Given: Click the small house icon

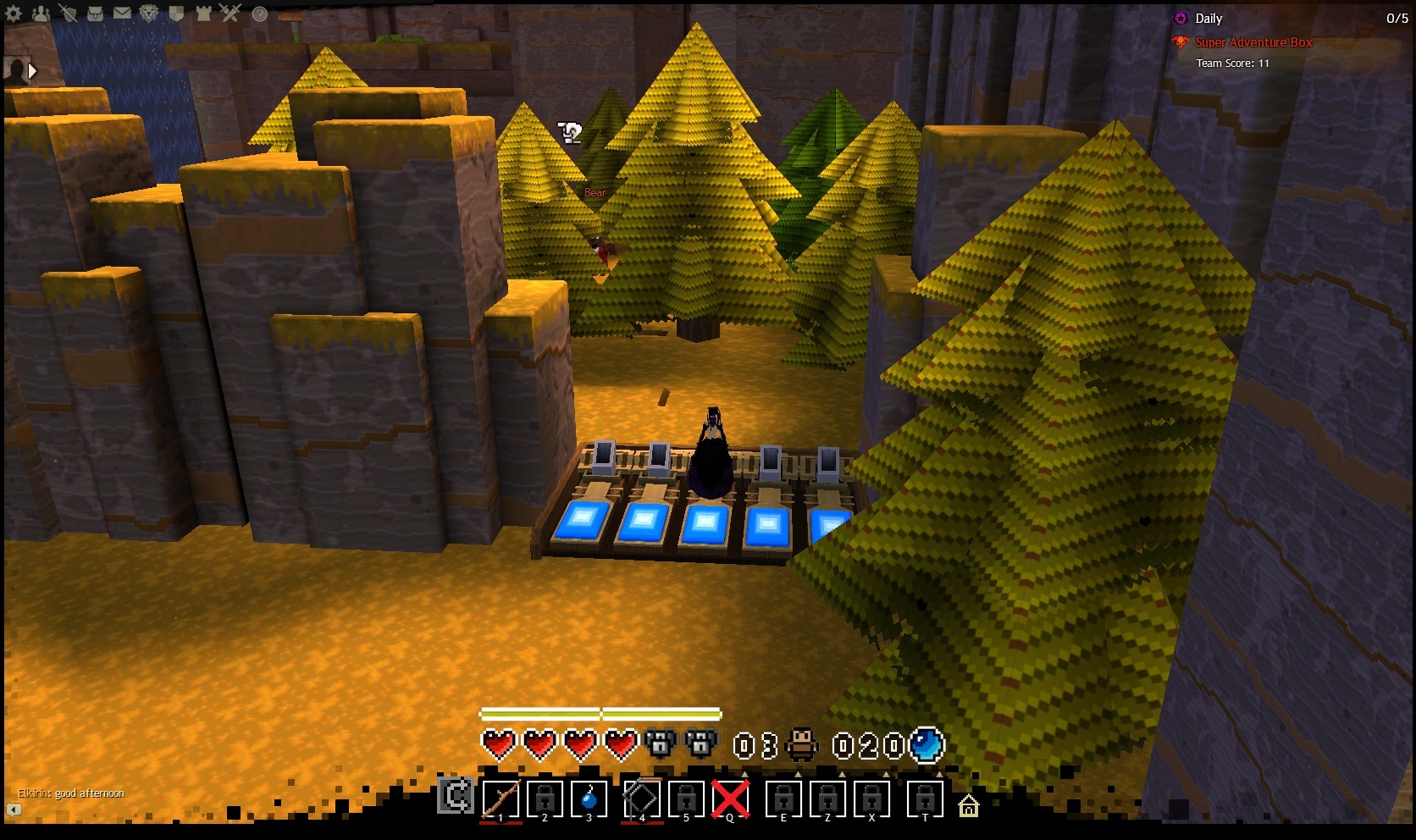Looking at the screenshot, I should point(968,805).
